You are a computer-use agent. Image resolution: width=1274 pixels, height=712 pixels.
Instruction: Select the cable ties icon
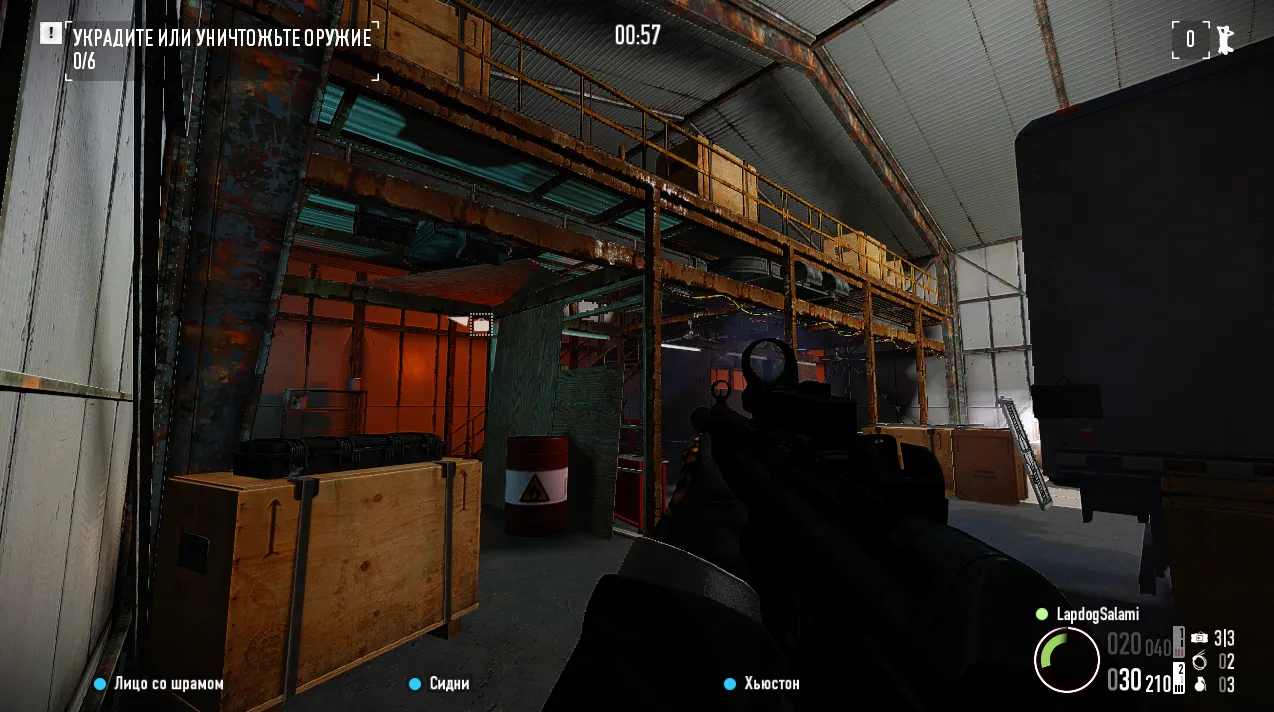click(1199, 661)
